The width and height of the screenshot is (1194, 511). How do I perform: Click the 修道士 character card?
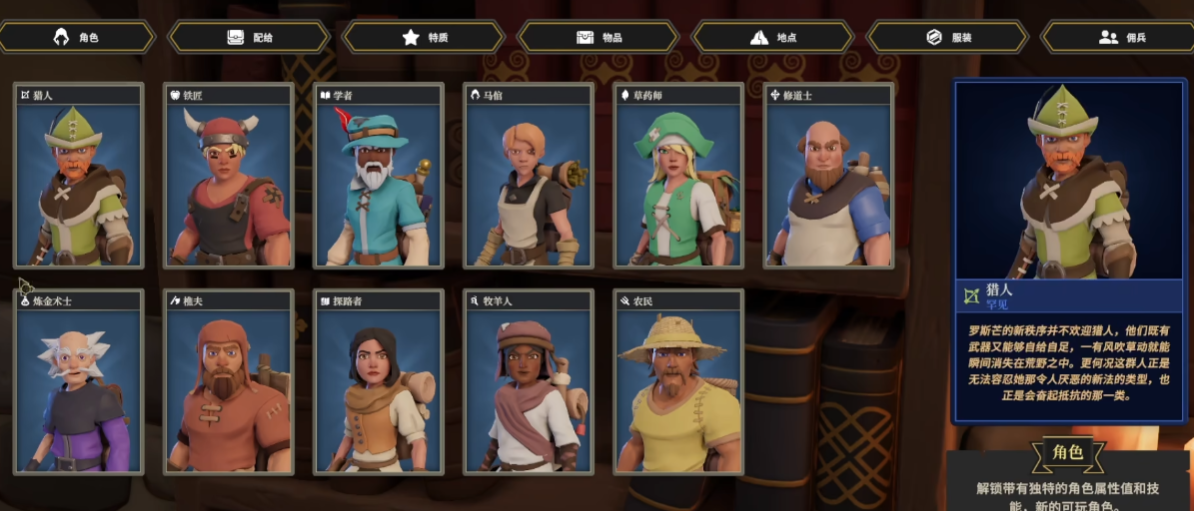click(x=828, y=178)
